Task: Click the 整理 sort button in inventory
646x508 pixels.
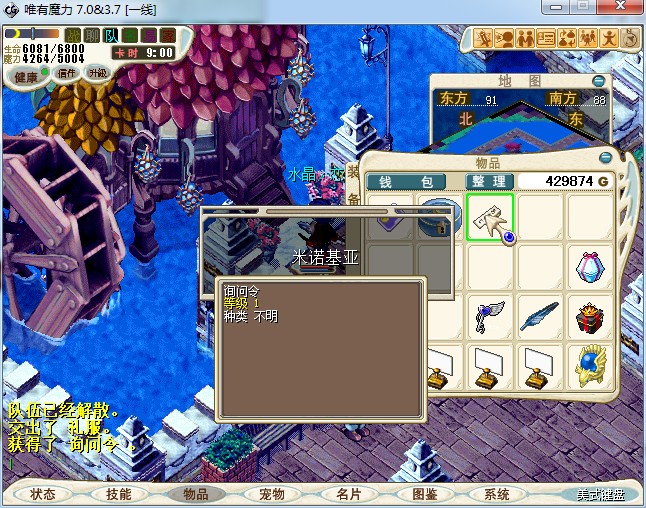Action: point(490,181)
